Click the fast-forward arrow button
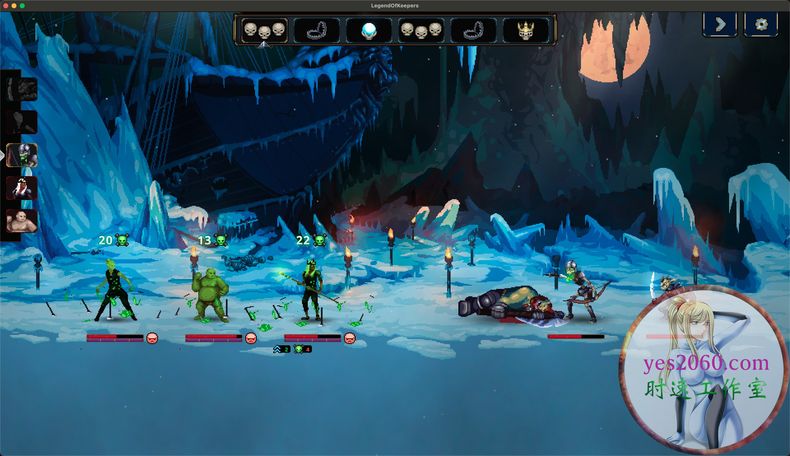790x456 pixels. point(720,24)
